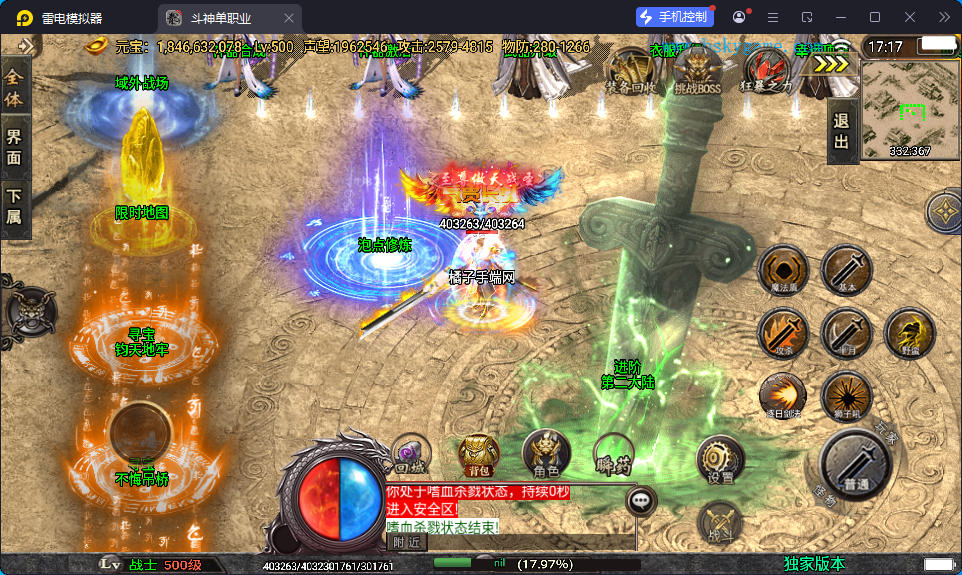The height and width of the screenshot is (575, 962).
Task: Open the emulator's 手机控制 phone control button
Action: point(675,17)
